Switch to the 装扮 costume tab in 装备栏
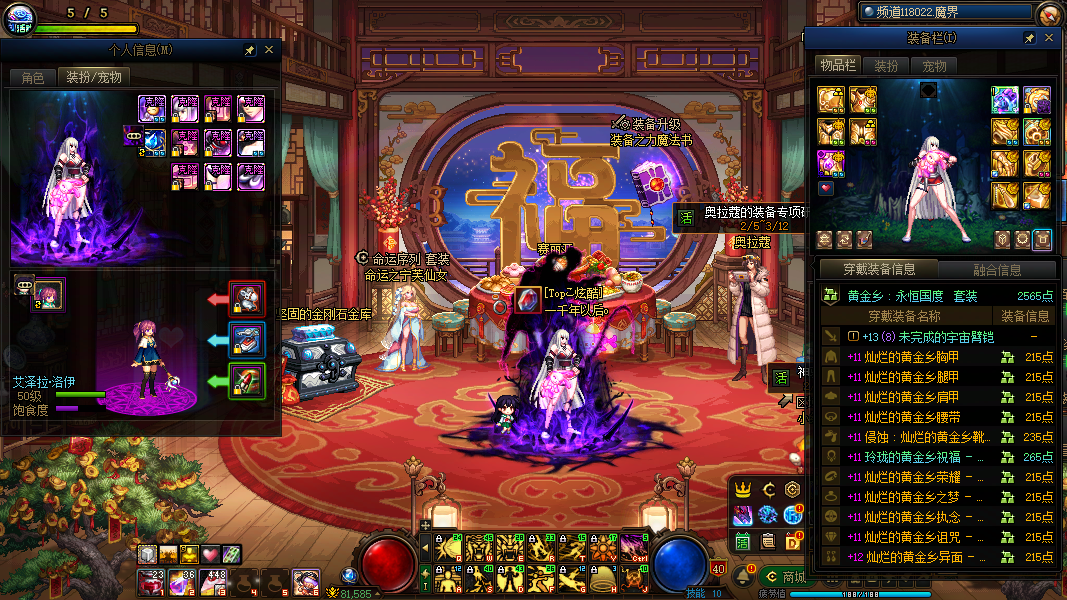Viewport: 1067px width, 600px height. (x=886, y=65)
